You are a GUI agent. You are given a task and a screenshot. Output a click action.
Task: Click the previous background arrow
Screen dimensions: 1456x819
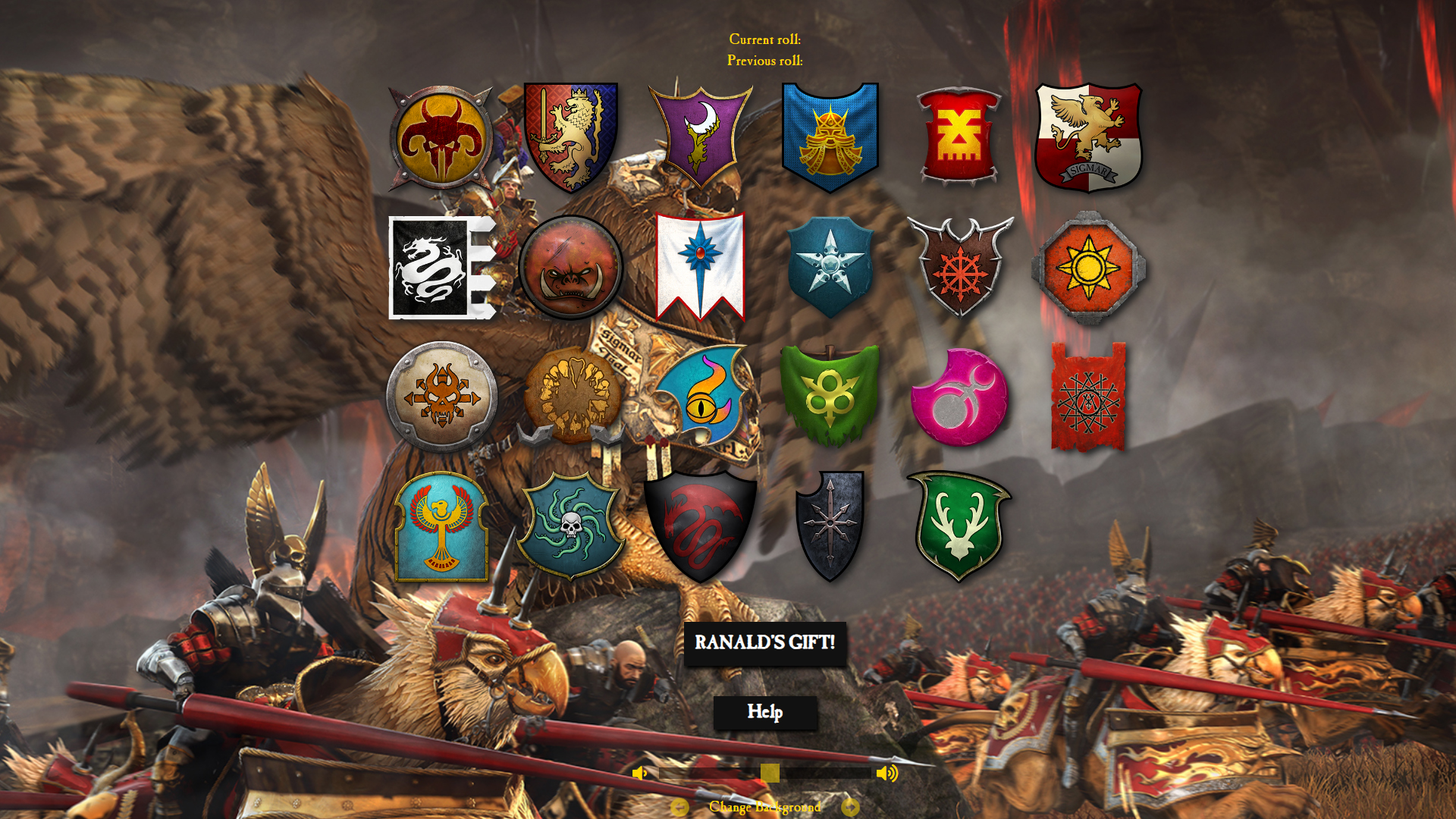(679, 808)
